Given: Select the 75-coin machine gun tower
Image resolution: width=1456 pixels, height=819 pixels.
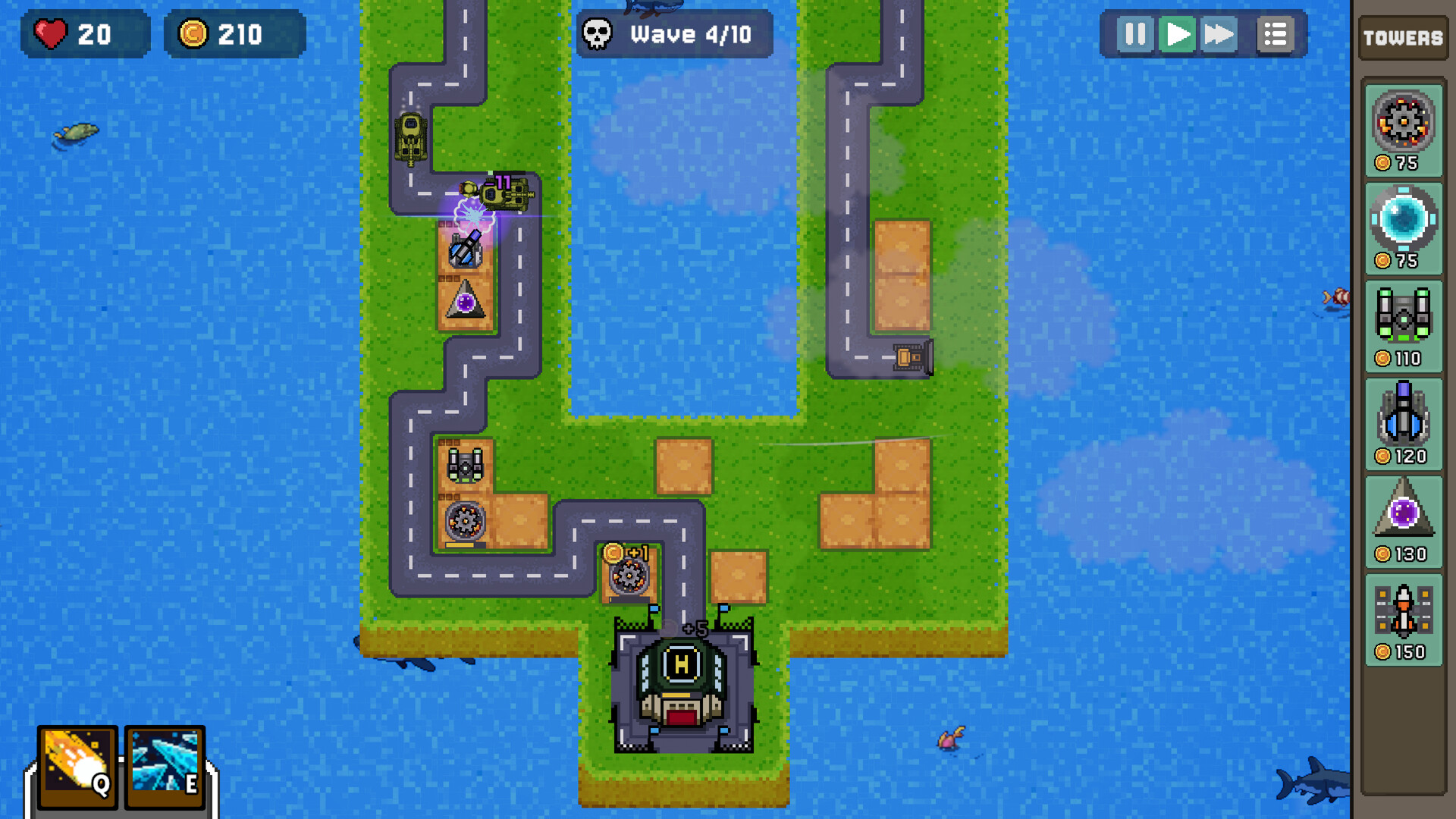Looking at the screenshot, I should click(1403, 125).
